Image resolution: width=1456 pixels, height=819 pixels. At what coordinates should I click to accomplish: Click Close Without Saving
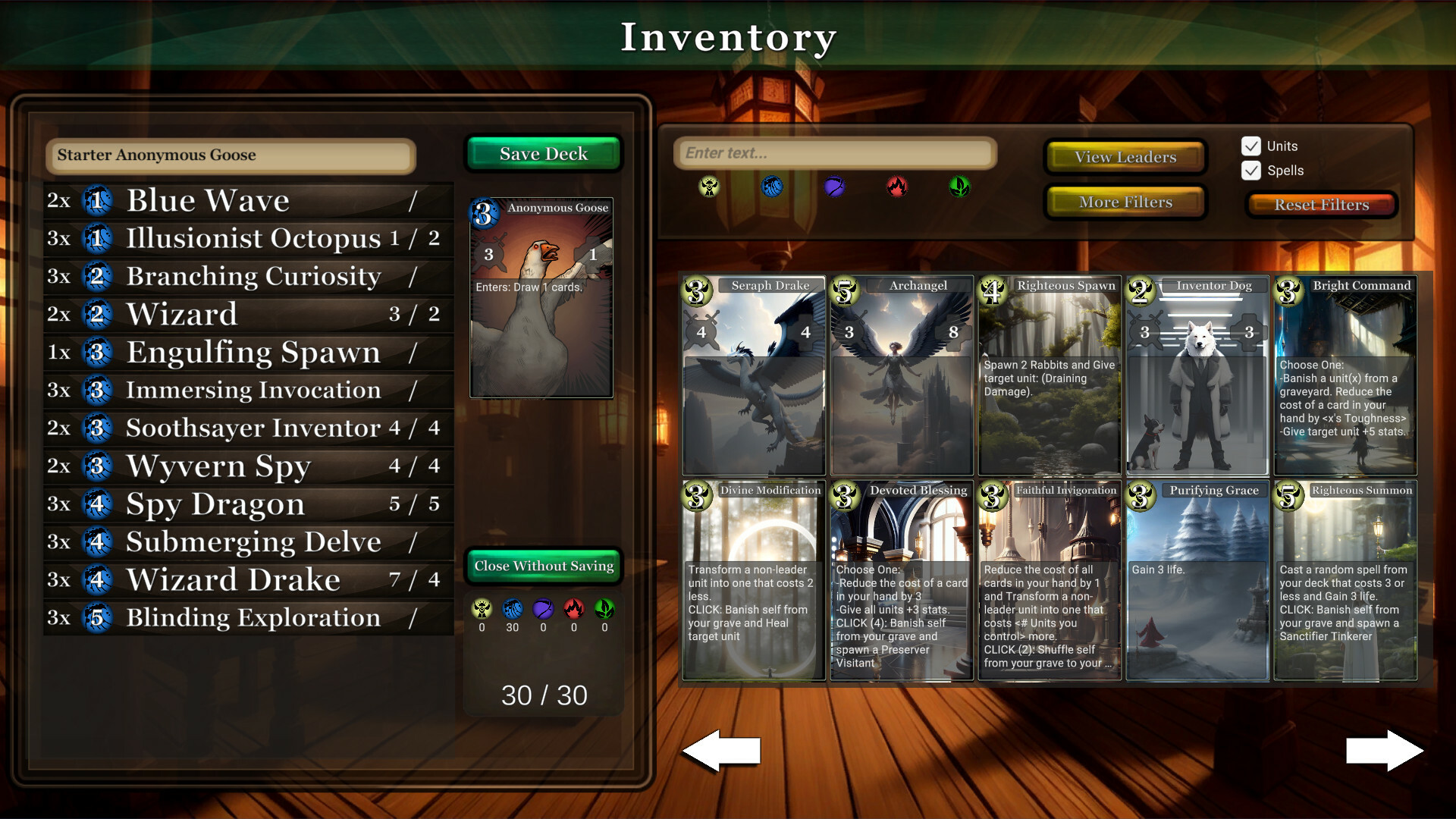coord(543,566)
